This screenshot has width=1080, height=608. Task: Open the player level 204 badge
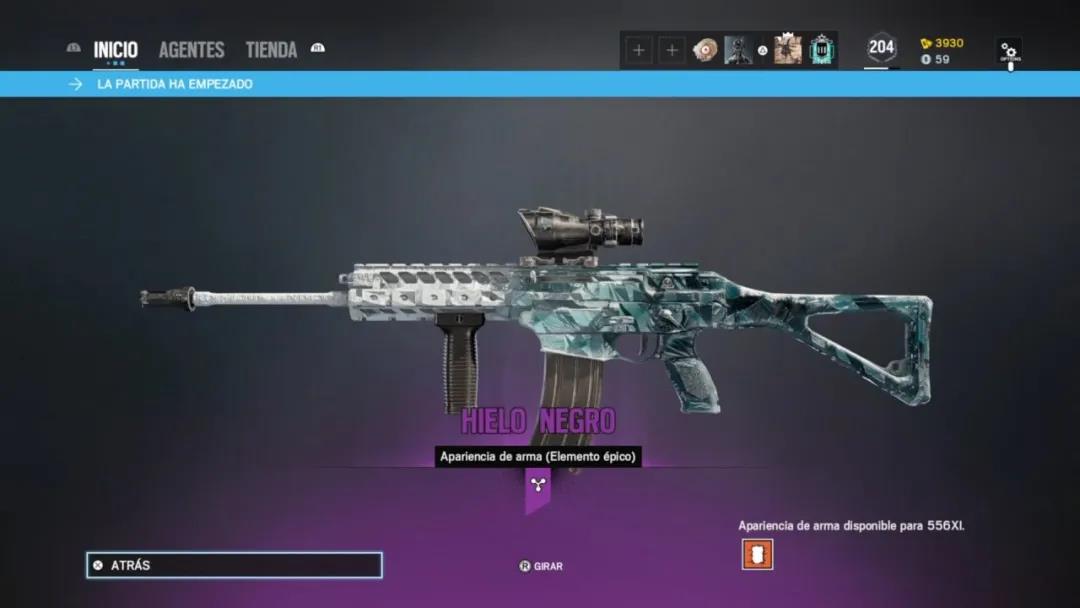coord(881,48)
